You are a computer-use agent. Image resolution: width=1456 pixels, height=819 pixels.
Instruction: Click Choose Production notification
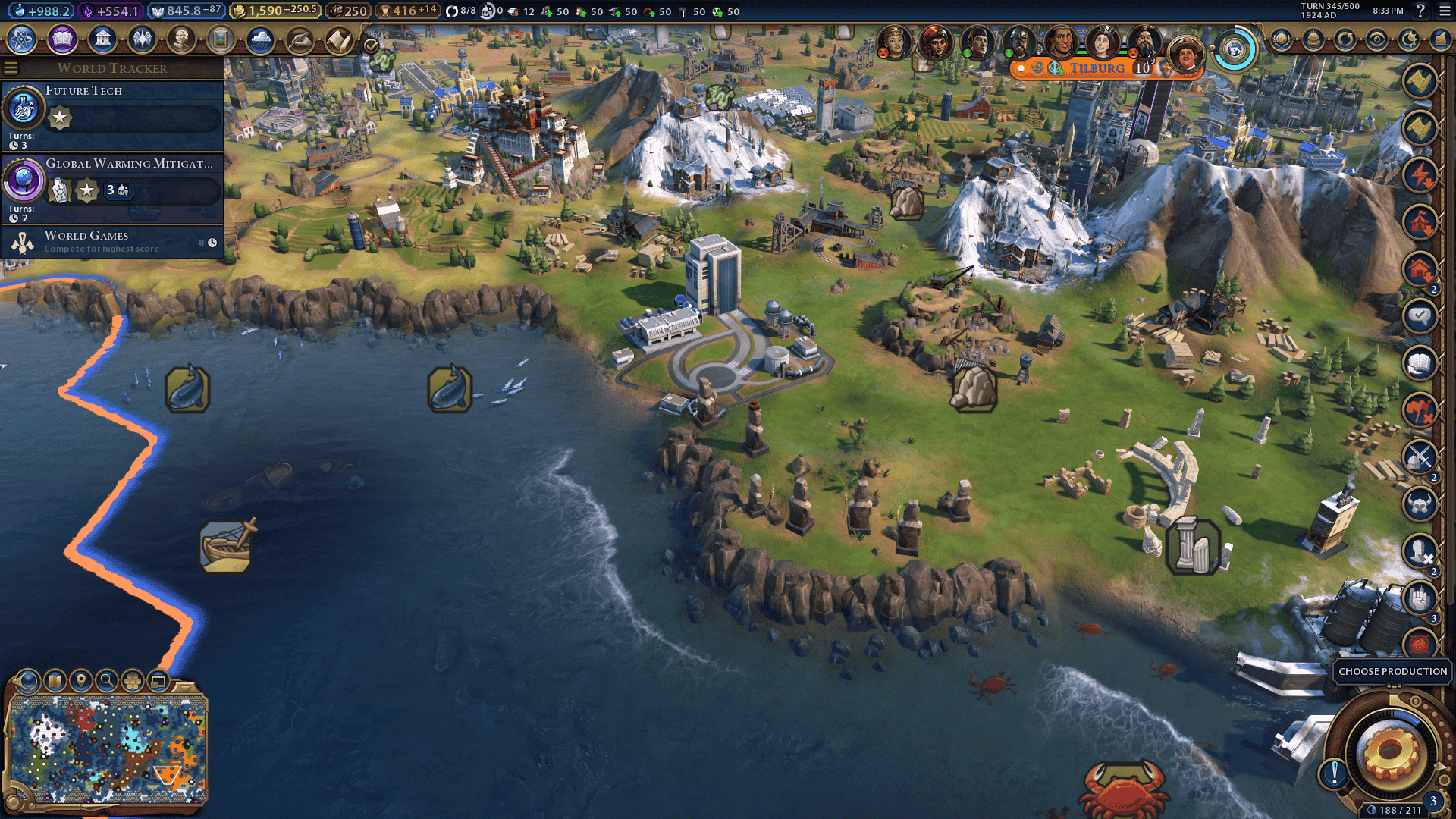coord(1392,671)
